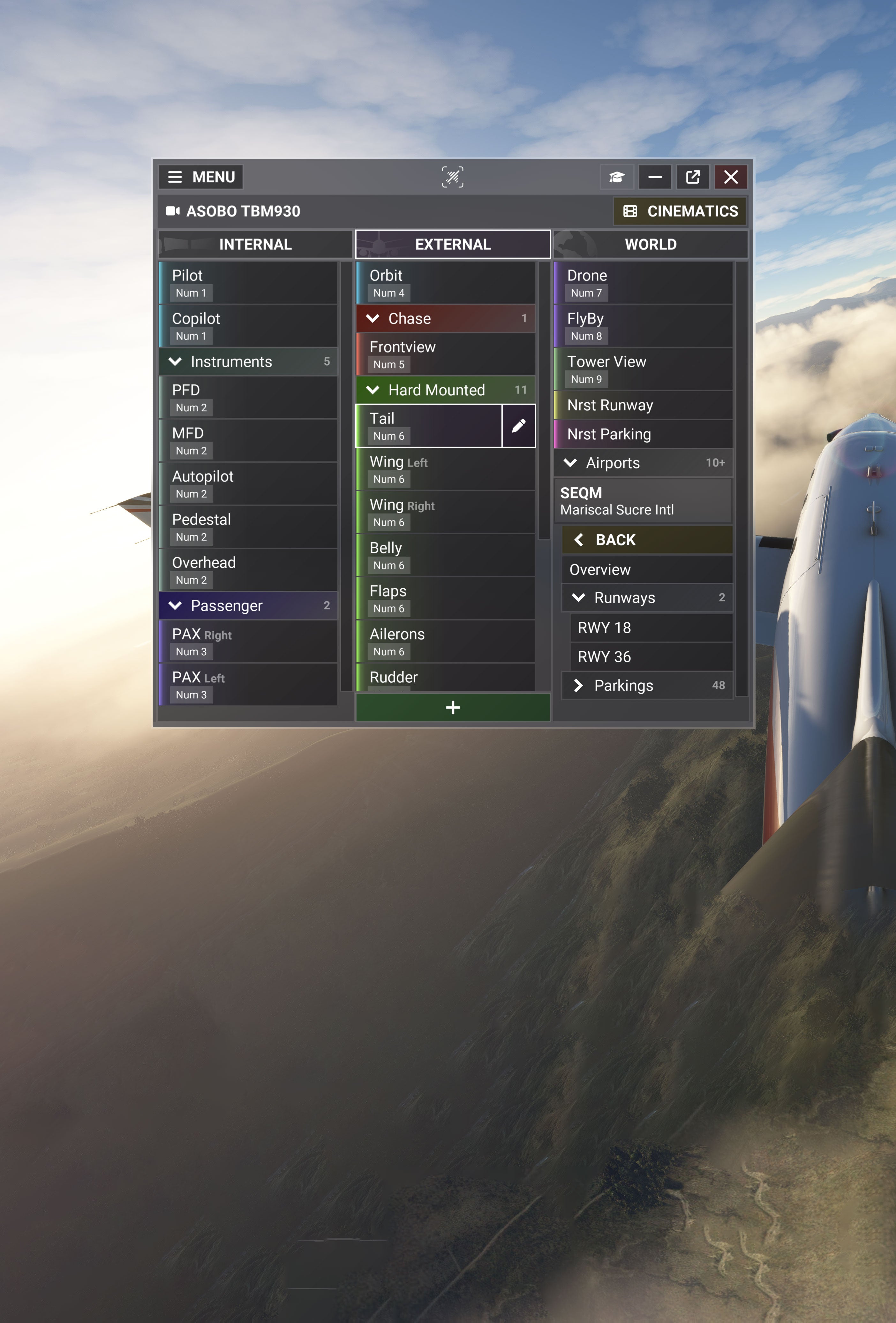The image size is (896, 1323).
Task: Select the Drone world camera
Action: pyautogui.click(x=643, y=282)
